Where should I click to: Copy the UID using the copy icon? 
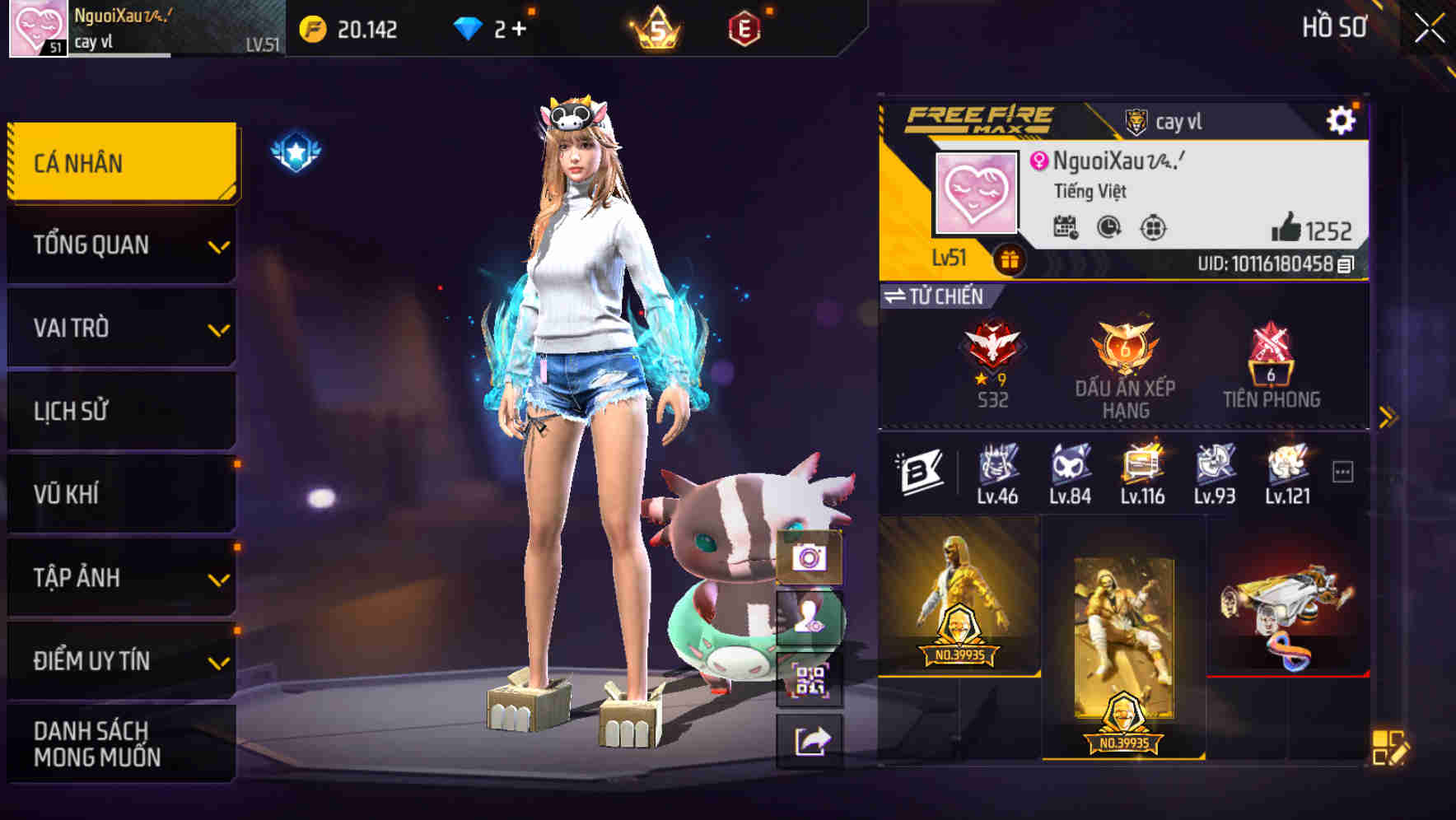(x=1345, y=266)
